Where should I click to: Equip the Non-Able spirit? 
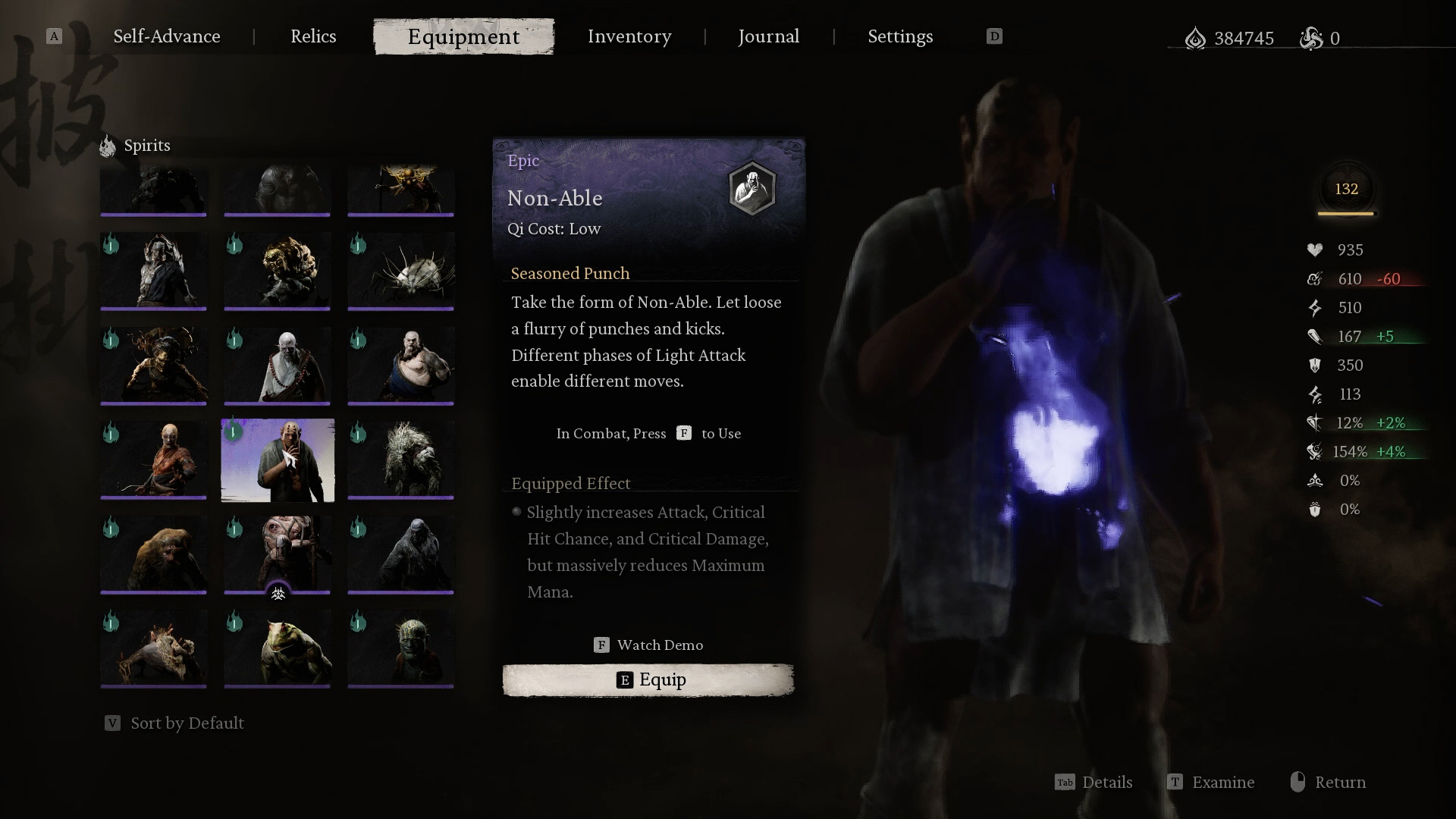coord(648,679)
